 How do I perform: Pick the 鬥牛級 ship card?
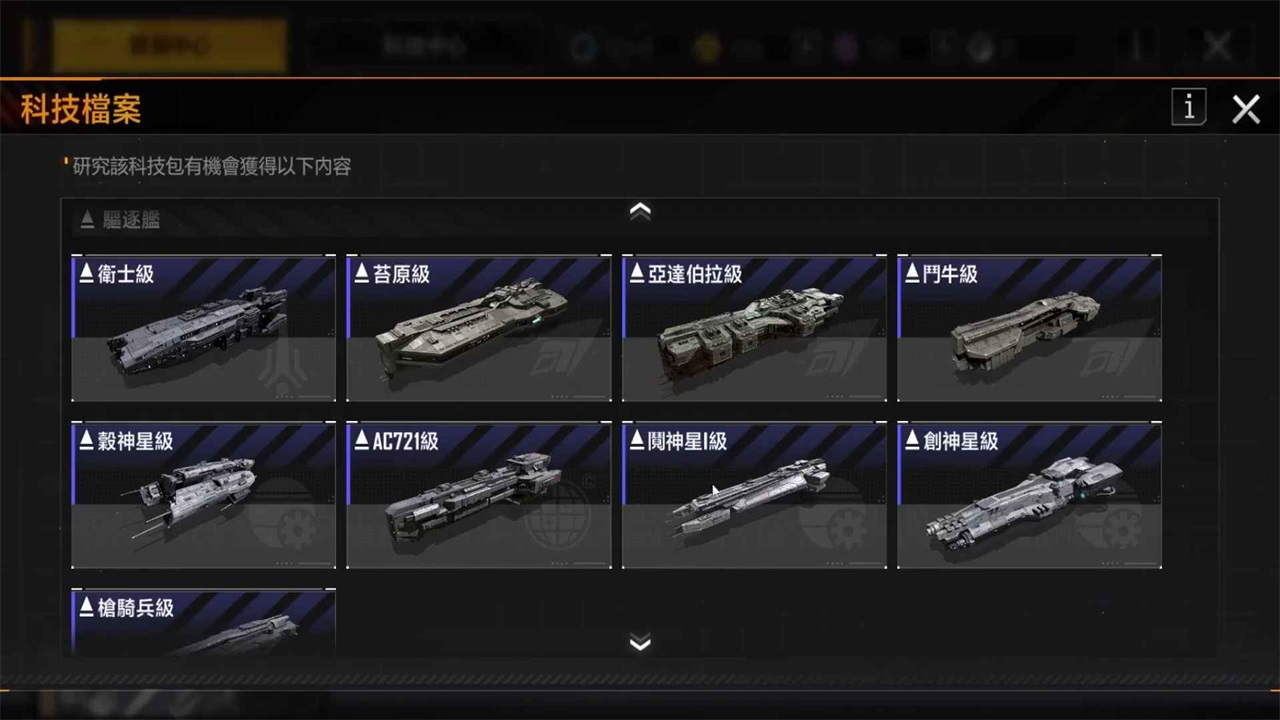(x=1029, y=329)
